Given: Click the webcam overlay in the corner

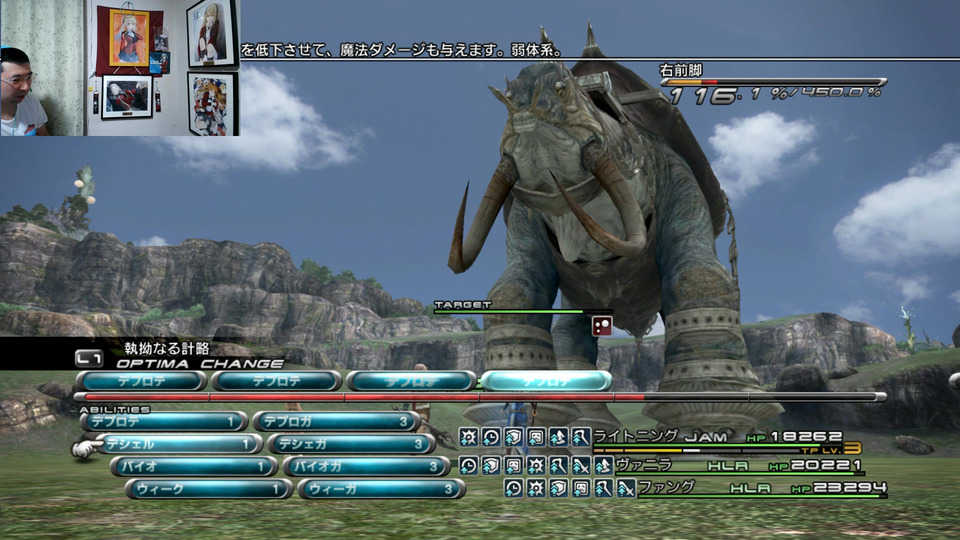Looking at the screenshot, I should click(x=120, y=68).
